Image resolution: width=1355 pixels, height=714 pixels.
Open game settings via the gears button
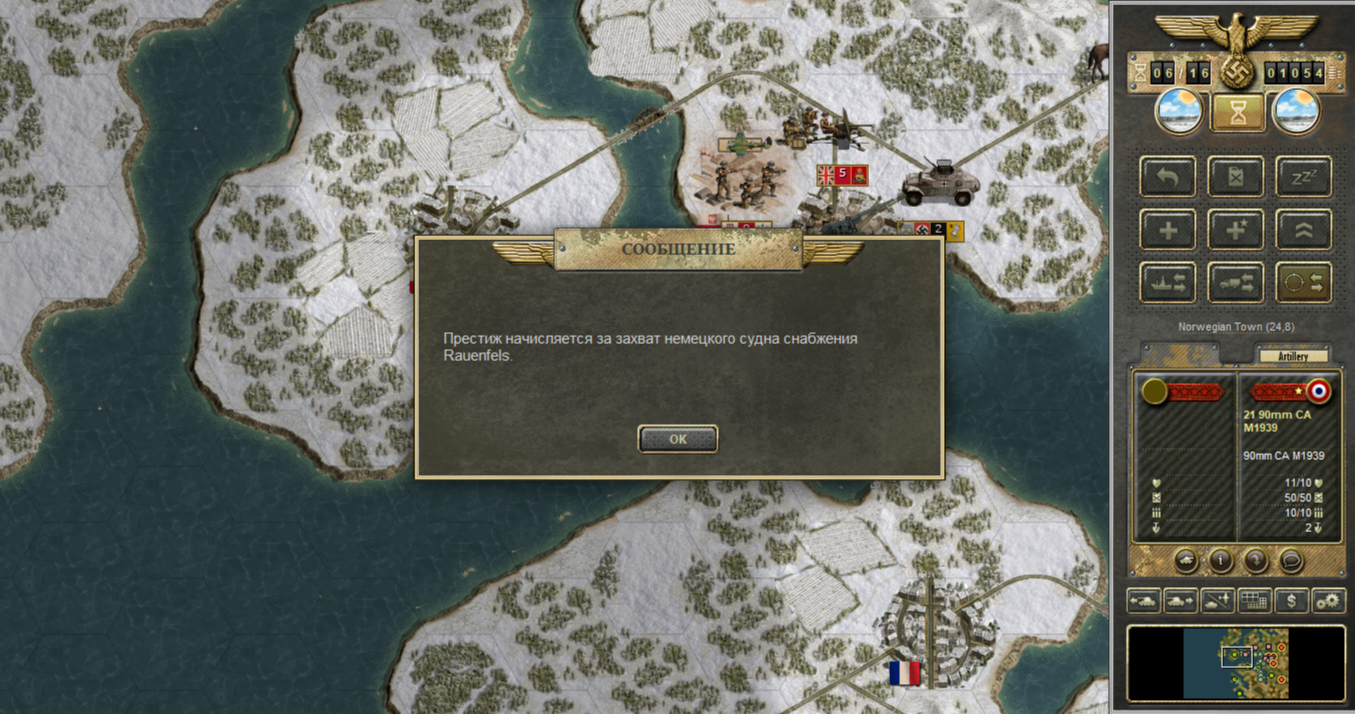[x=1328, y=601]
